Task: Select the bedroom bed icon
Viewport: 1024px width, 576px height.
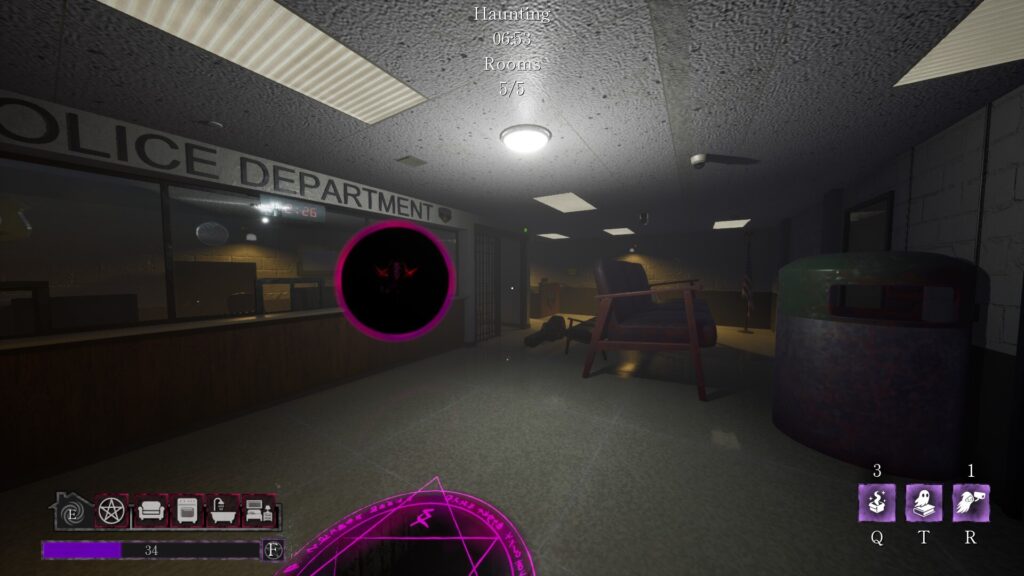Action: (x=258, y=511)
